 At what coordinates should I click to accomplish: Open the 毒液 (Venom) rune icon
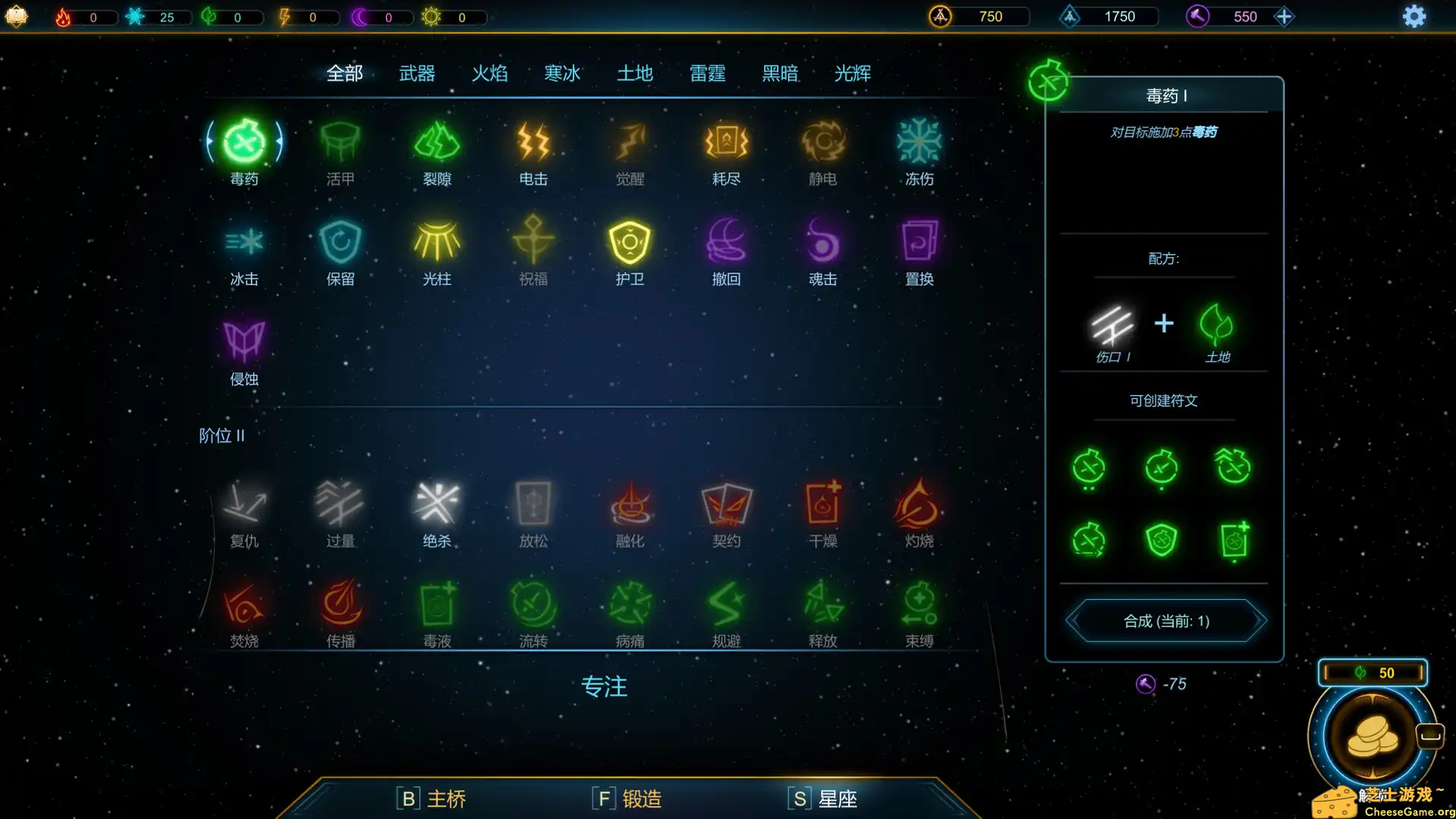[x=436, y=603]
